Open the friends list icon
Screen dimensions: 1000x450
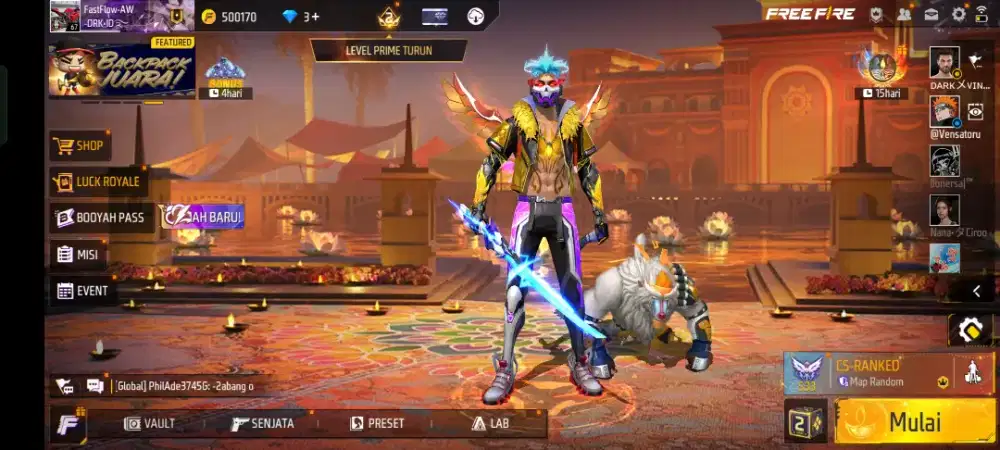[904, 14]
